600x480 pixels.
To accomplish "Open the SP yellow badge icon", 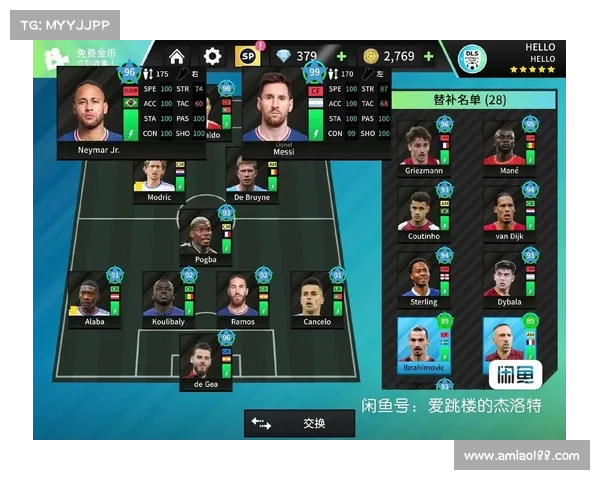I will point(247,57).
